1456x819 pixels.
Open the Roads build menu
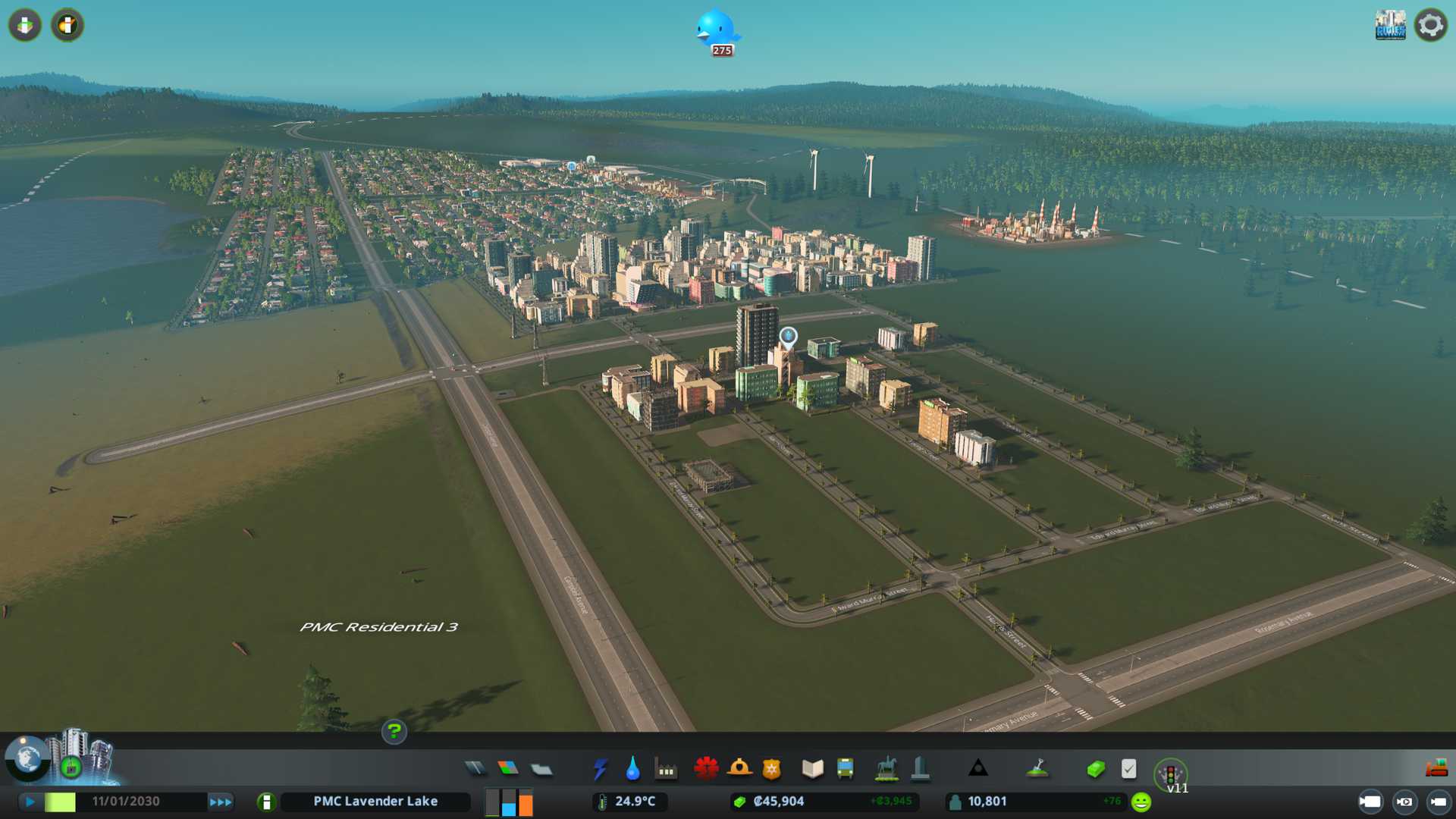point(475,769)
